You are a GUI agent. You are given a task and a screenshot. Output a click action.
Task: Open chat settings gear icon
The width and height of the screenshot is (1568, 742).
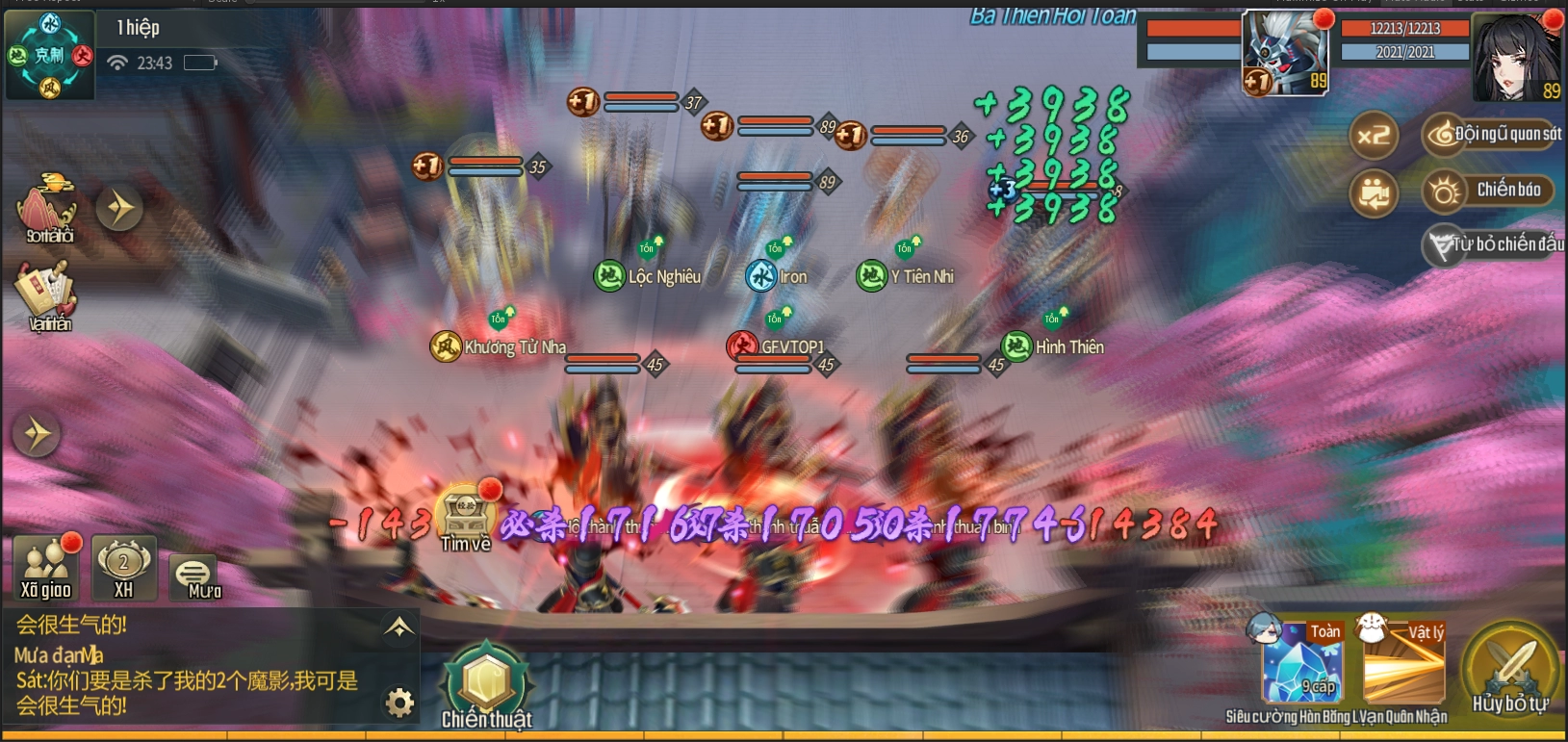click(x=399, y=704)
